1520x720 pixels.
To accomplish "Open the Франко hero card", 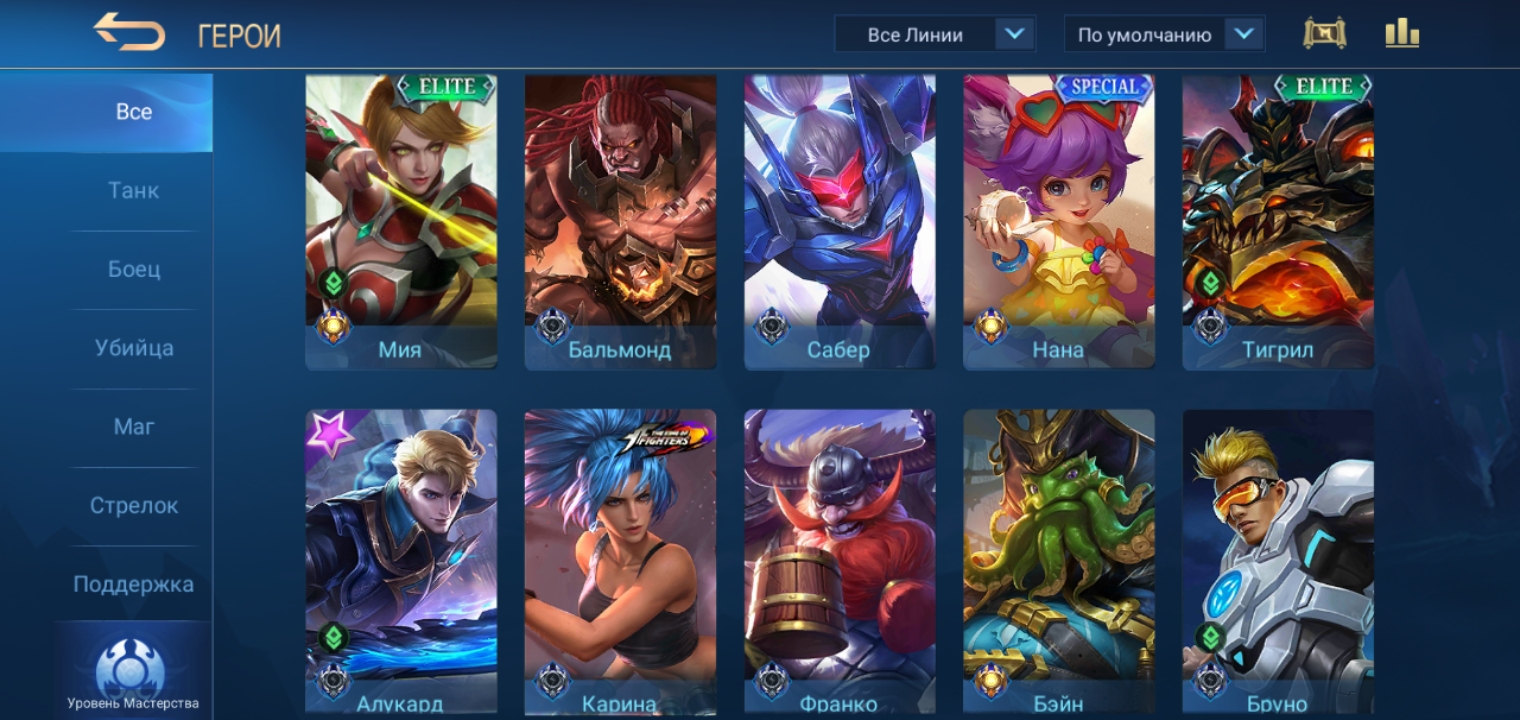I will coord(839,560).
